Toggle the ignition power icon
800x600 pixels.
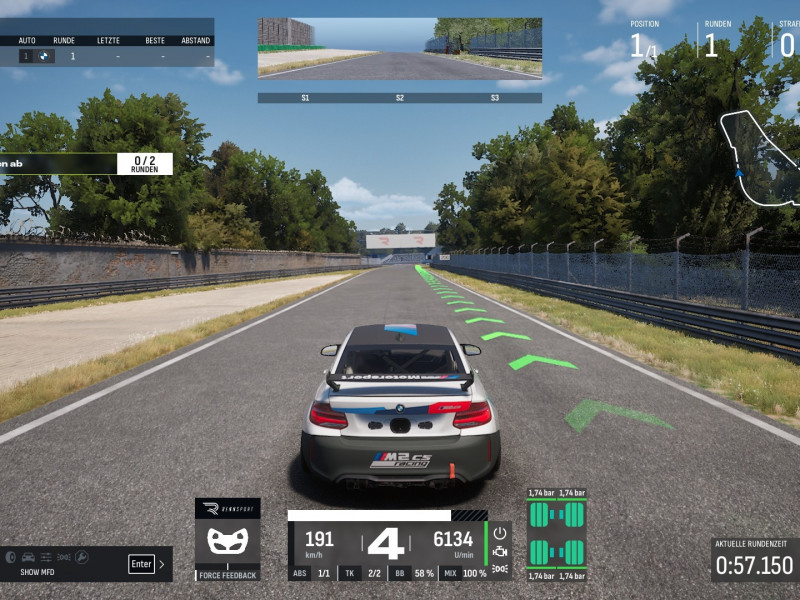[x=500, y=534]
